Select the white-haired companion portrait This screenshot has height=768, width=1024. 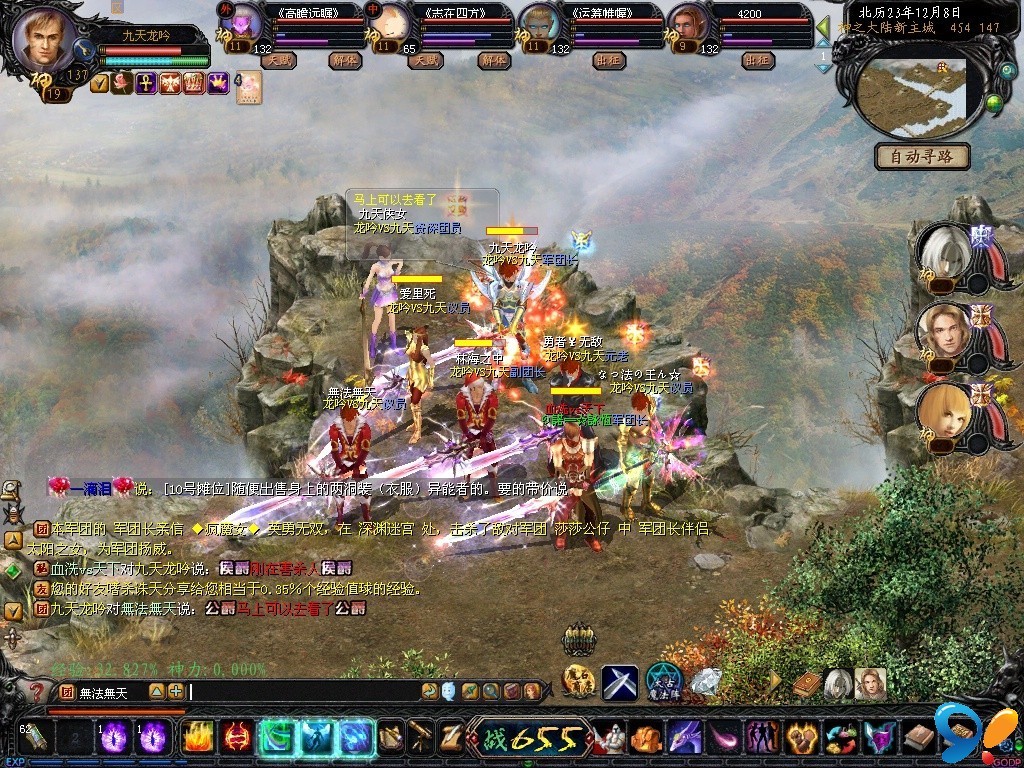[943, 255]
